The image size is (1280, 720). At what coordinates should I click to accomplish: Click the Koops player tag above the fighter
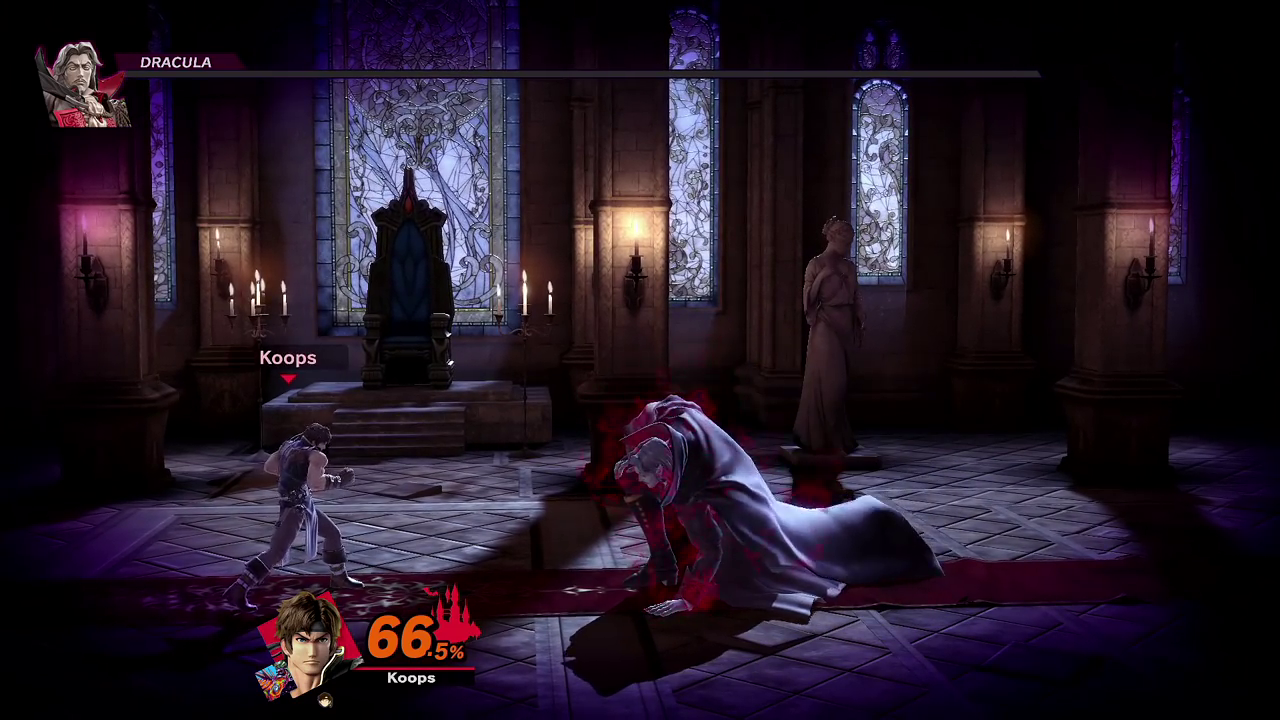pyautogui.click(x=288, y=358)
